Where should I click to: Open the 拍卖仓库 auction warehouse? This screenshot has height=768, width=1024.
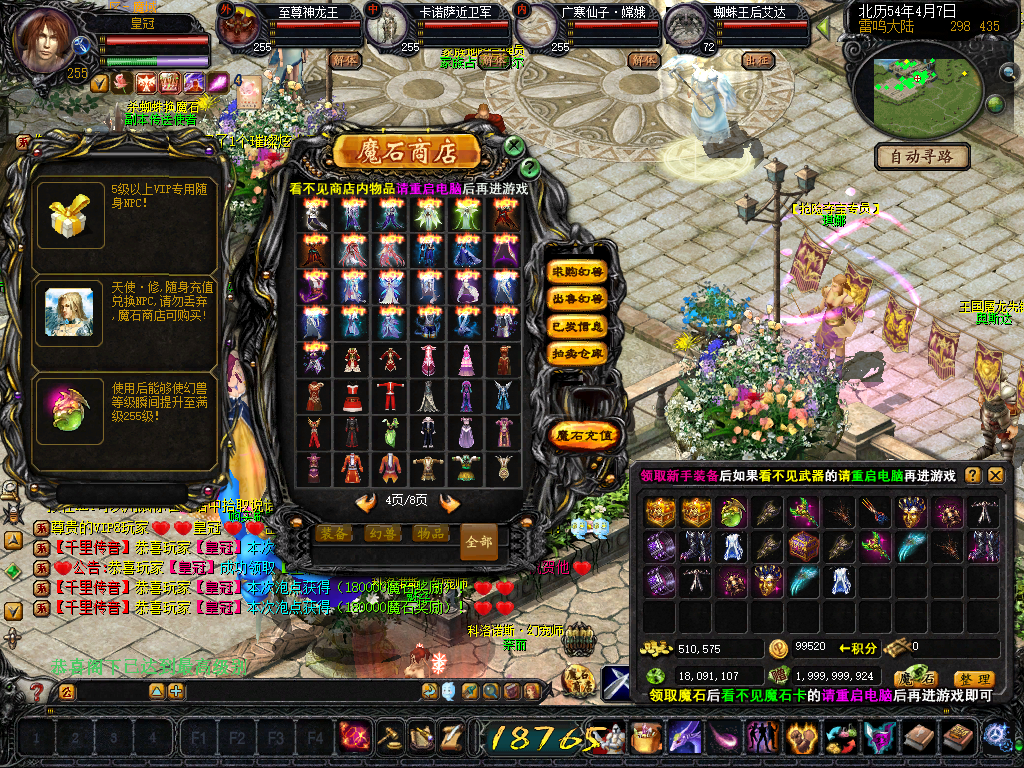pos(578,353)
